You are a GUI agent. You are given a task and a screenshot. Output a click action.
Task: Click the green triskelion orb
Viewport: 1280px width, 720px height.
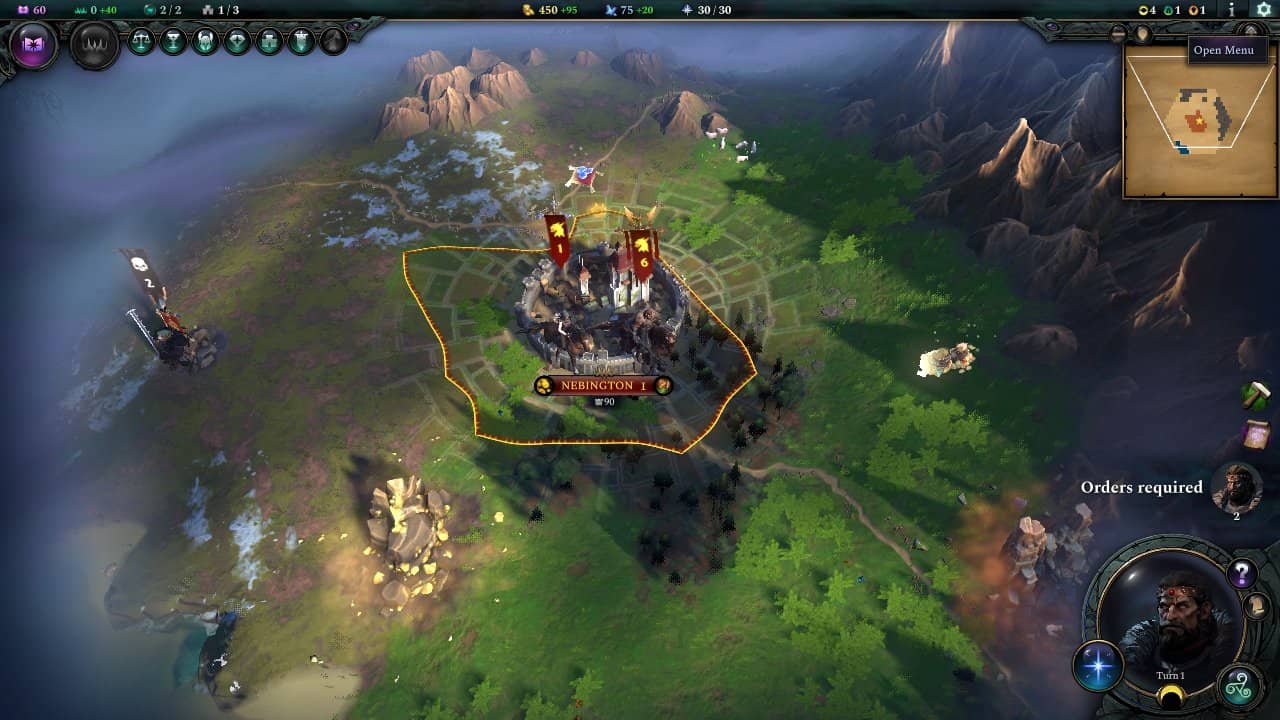click(1240, 687)
